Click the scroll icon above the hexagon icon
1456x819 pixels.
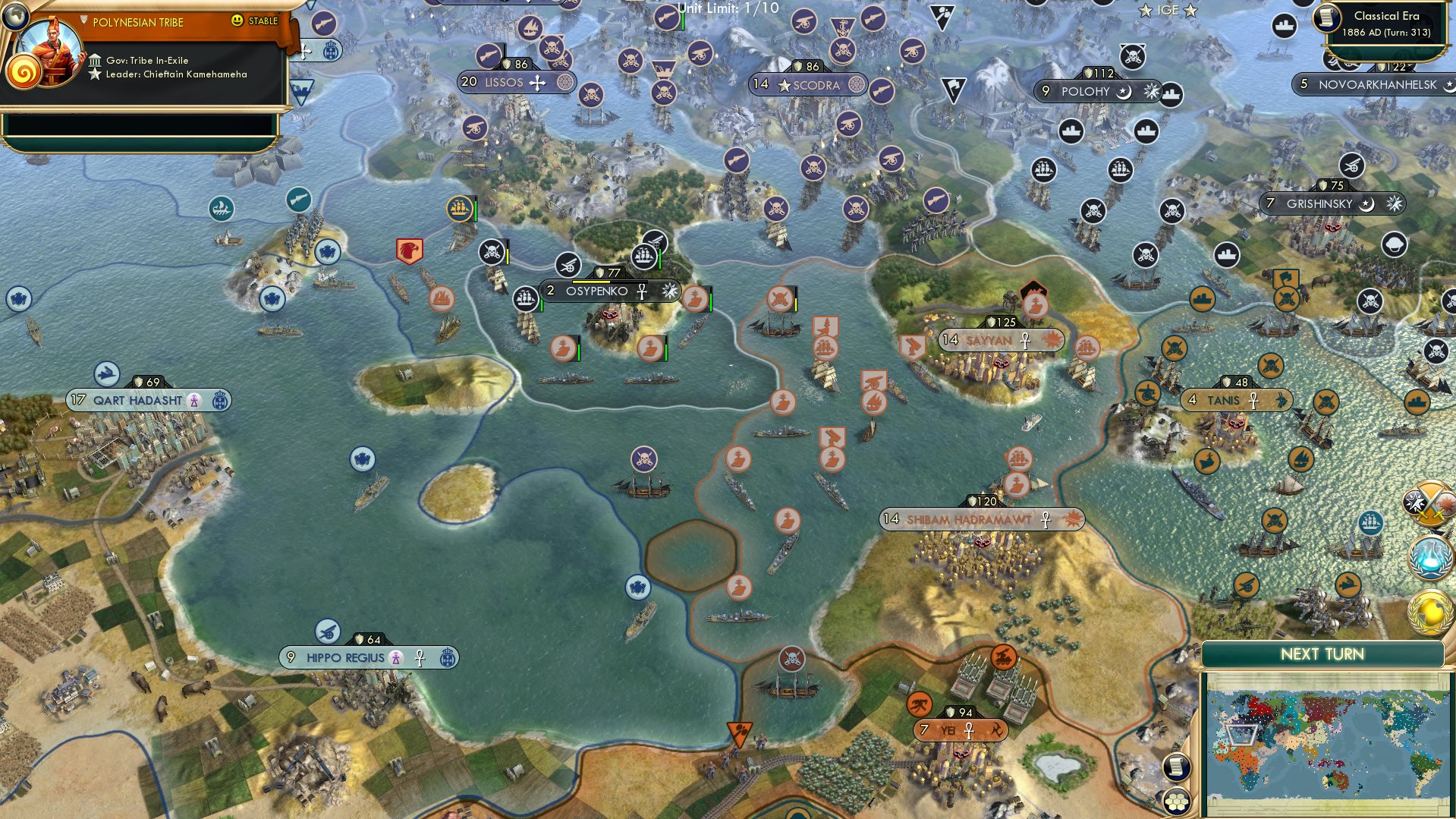point(1175,766)
